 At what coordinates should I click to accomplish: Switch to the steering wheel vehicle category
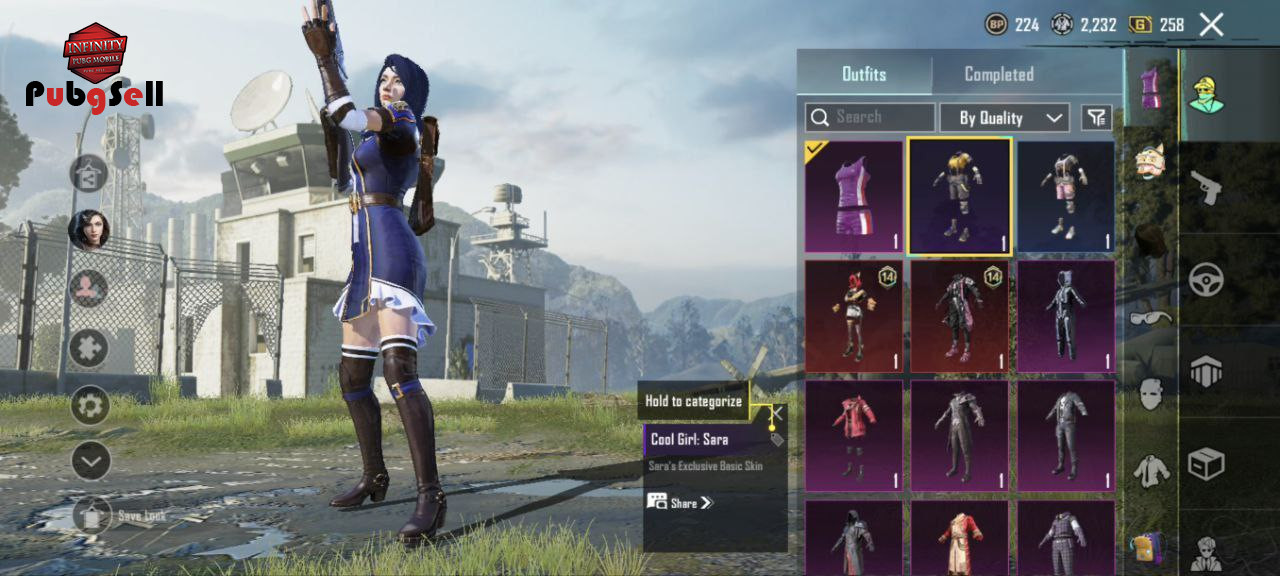(1207, 279)
